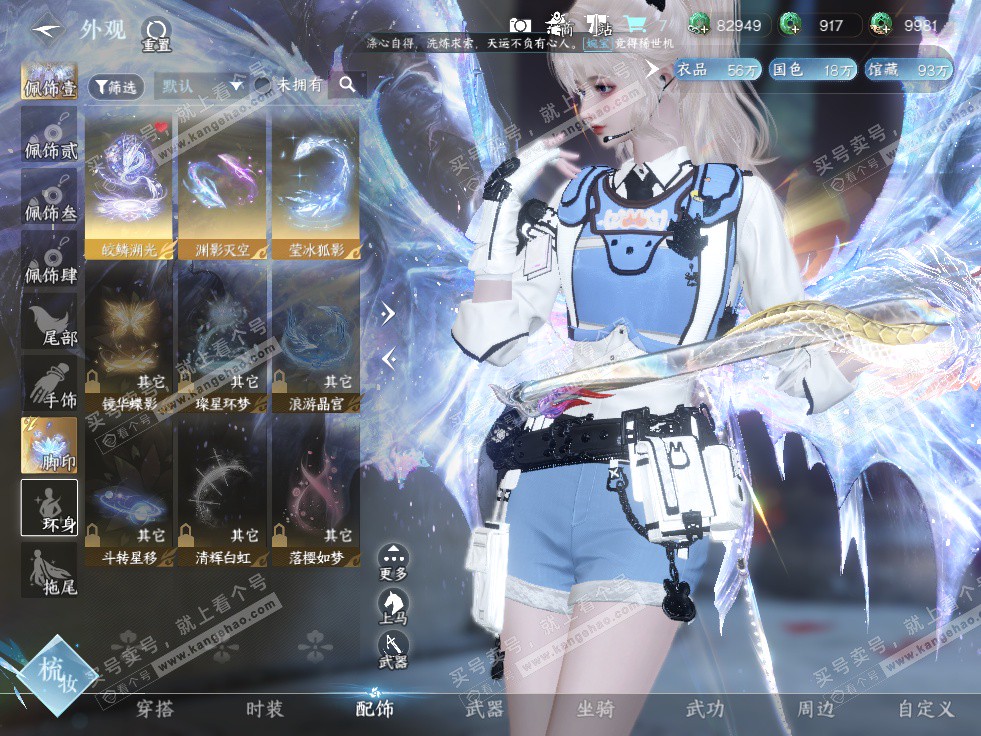Viewport: 981px width, 736px height.
Task: Take a screenshot with the camera icon
Action: [x=520, y=25]
